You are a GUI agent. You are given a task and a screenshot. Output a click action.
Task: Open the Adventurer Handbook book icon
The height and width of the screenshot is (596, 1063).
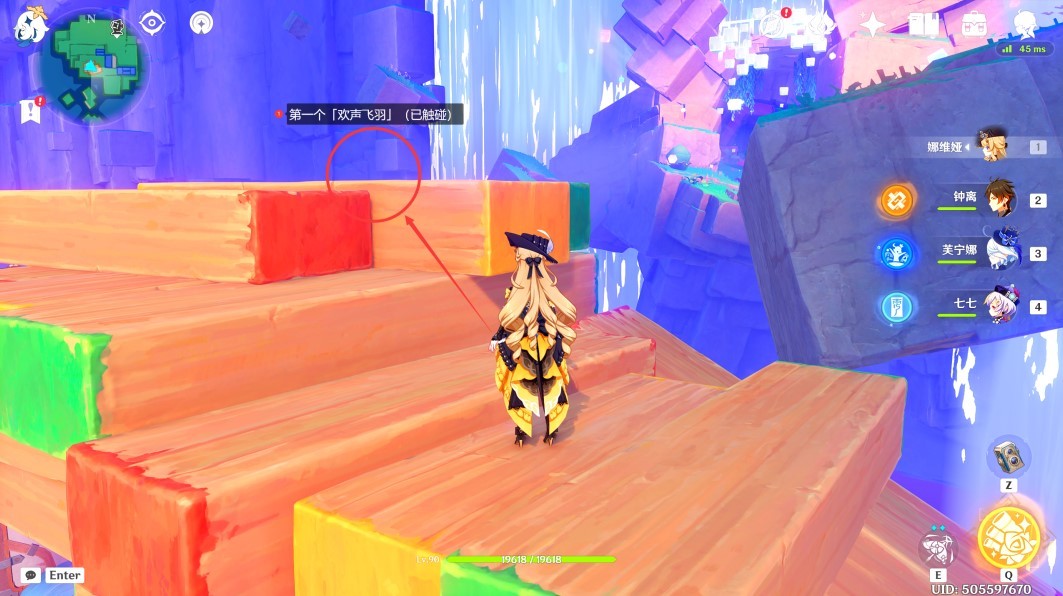[922, 25]
